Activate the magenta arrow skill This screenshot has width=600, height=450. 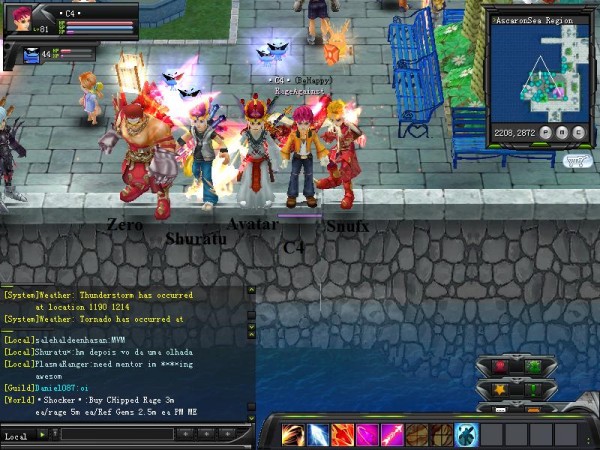coord(392,435)
